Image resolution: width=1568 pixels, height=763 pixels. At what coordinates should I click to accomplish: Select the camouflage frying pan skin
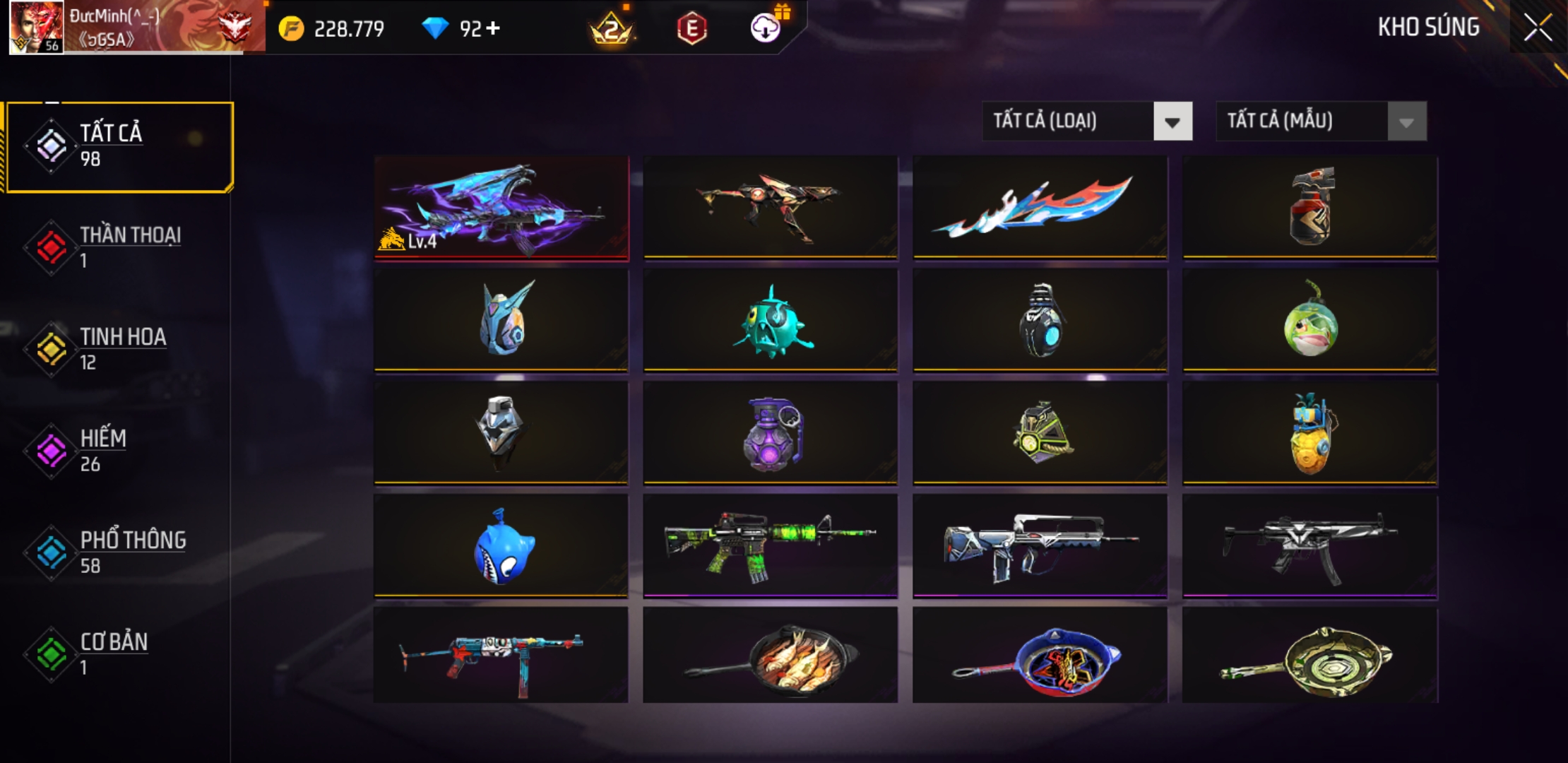click(1309, 657)
